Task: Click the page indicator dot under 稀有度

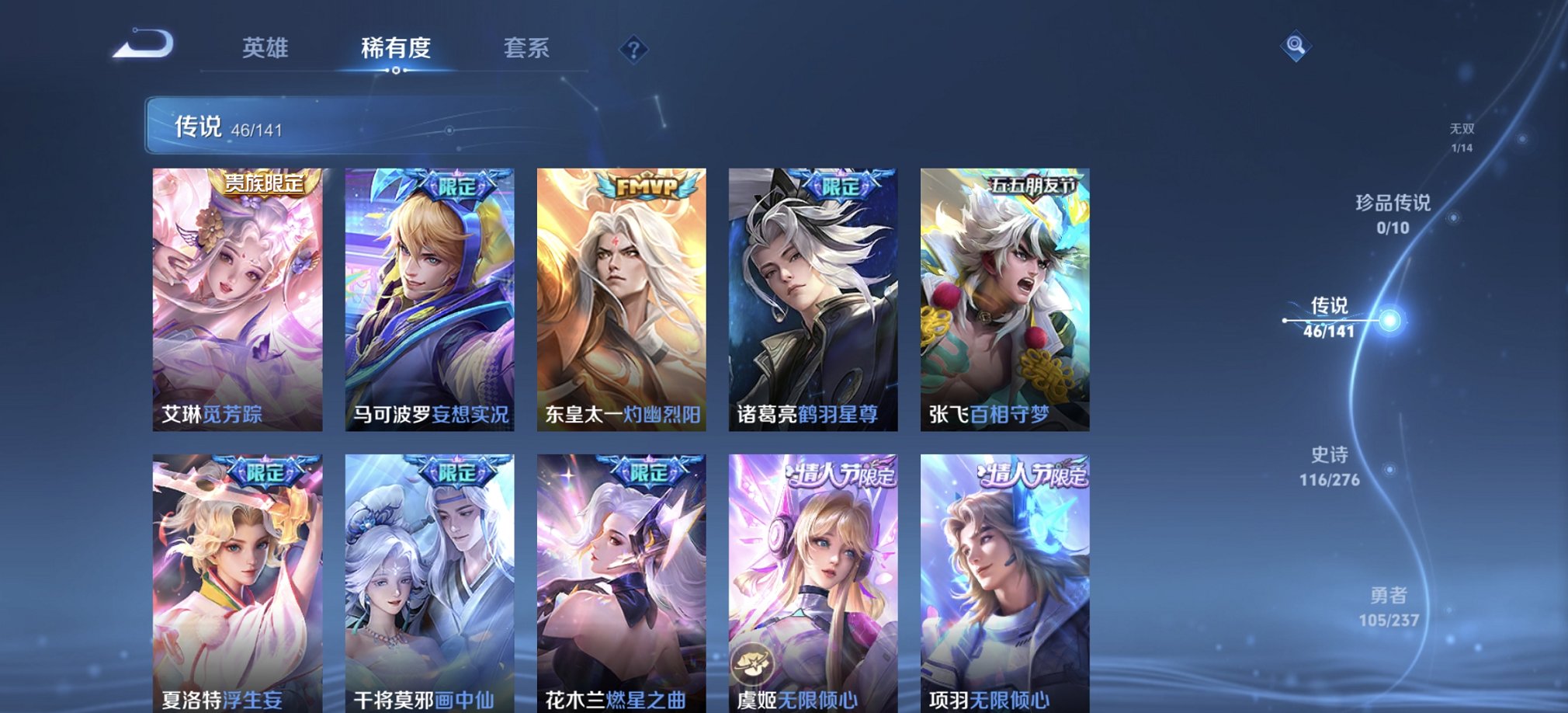Action: tap(397, 71)
